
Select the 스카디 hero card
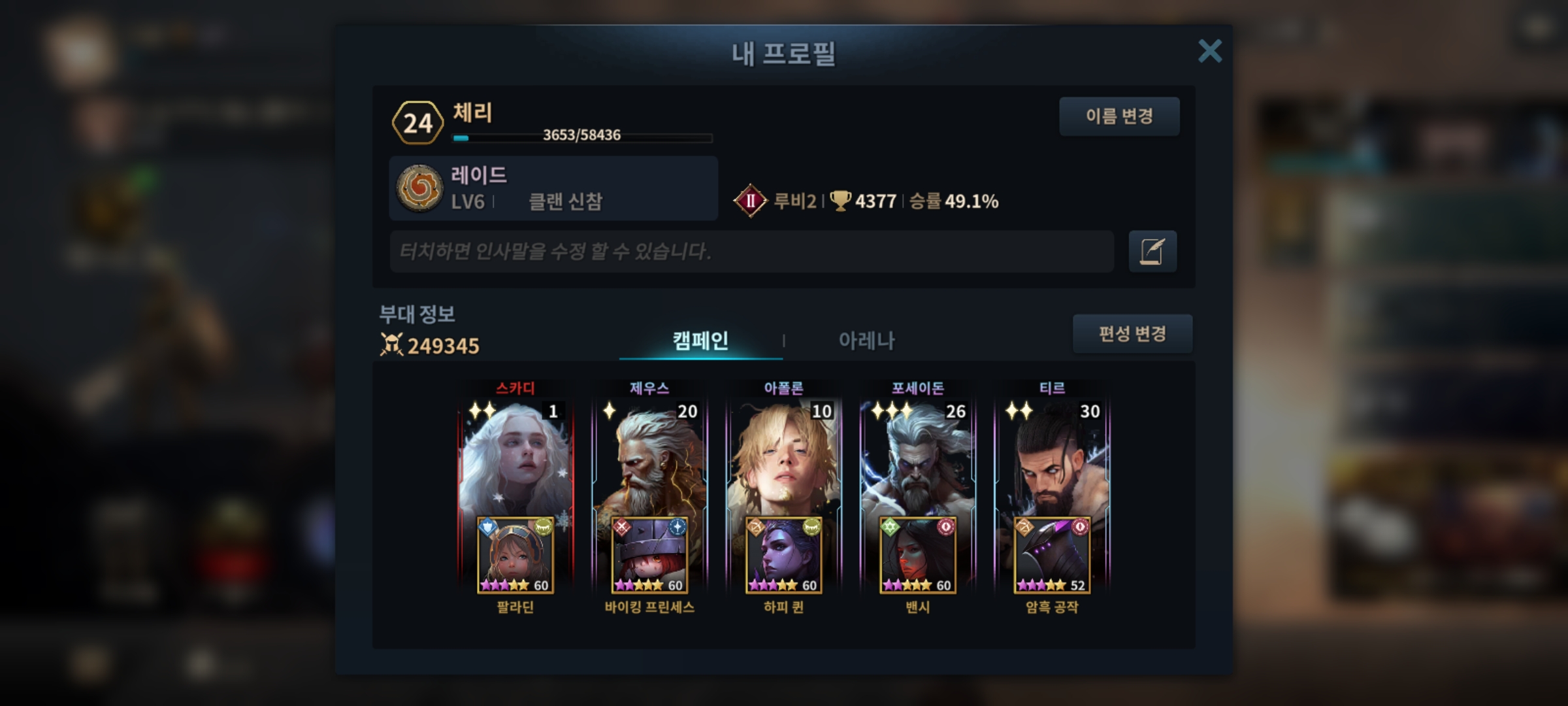pos(515,458)
